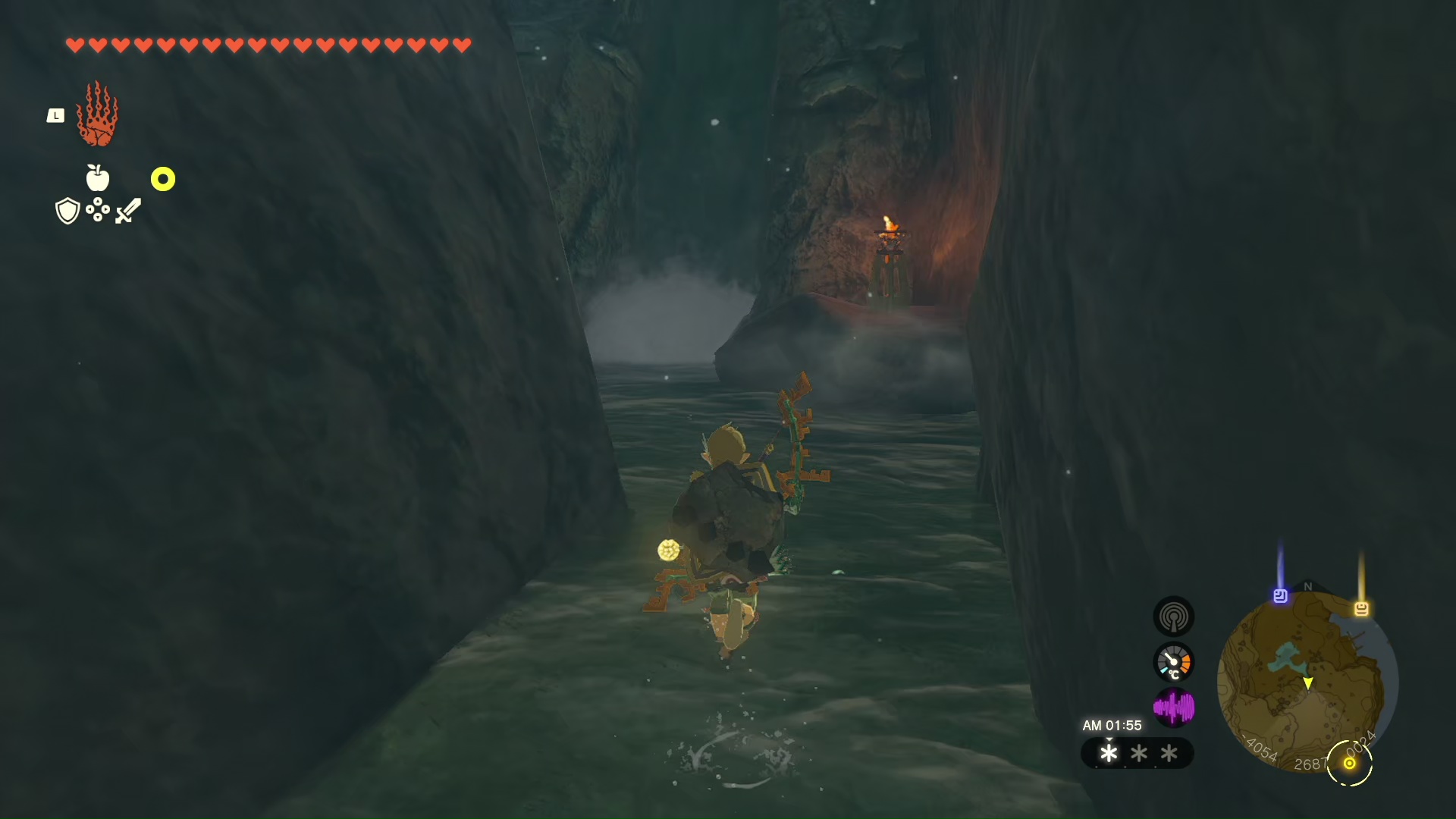Click the apple item icon
This screenshot has height=819, width=1456.
click(98, 178)
